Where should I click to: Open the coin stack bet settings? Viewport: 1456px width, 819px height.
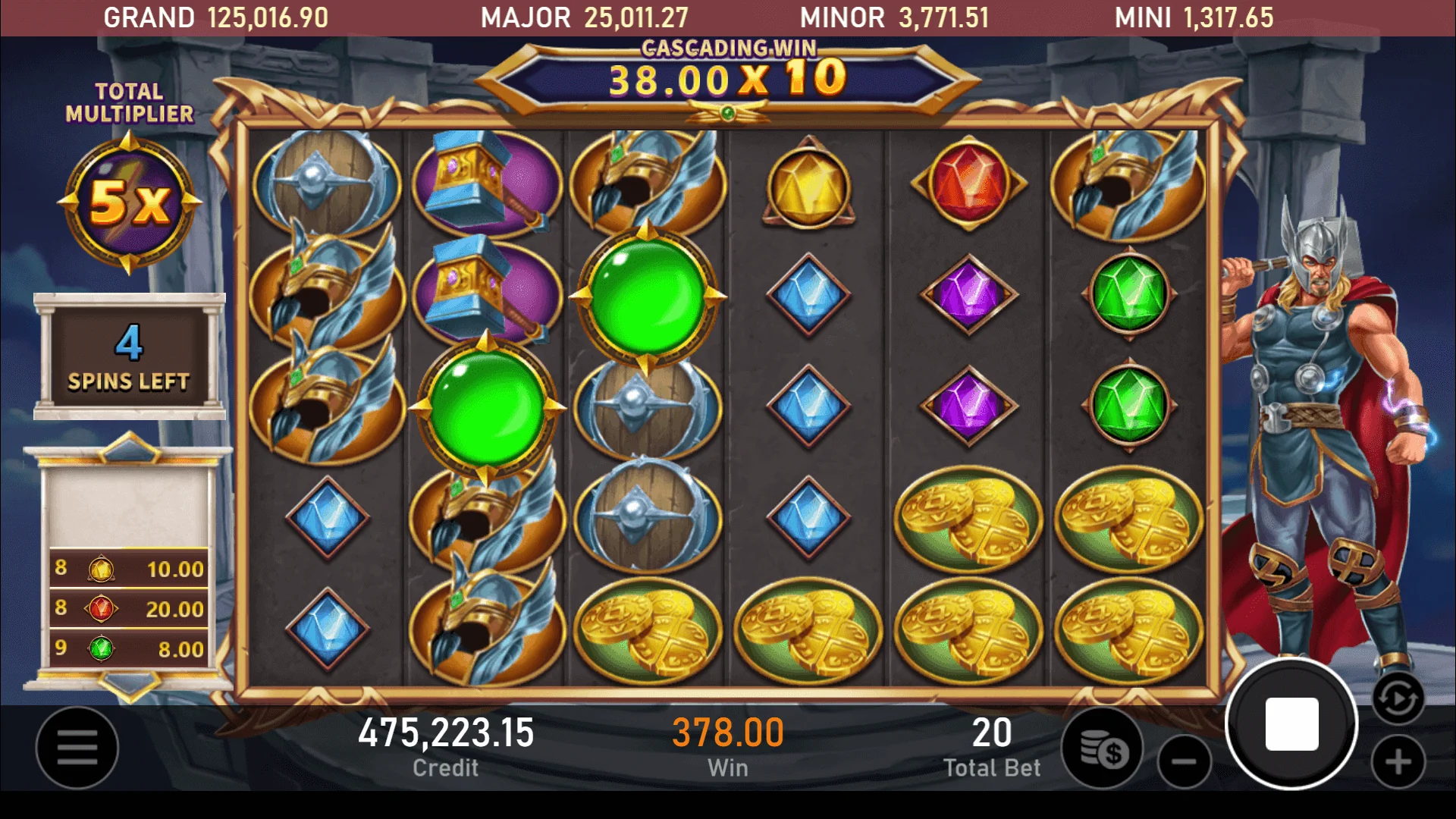[1103, 749]
